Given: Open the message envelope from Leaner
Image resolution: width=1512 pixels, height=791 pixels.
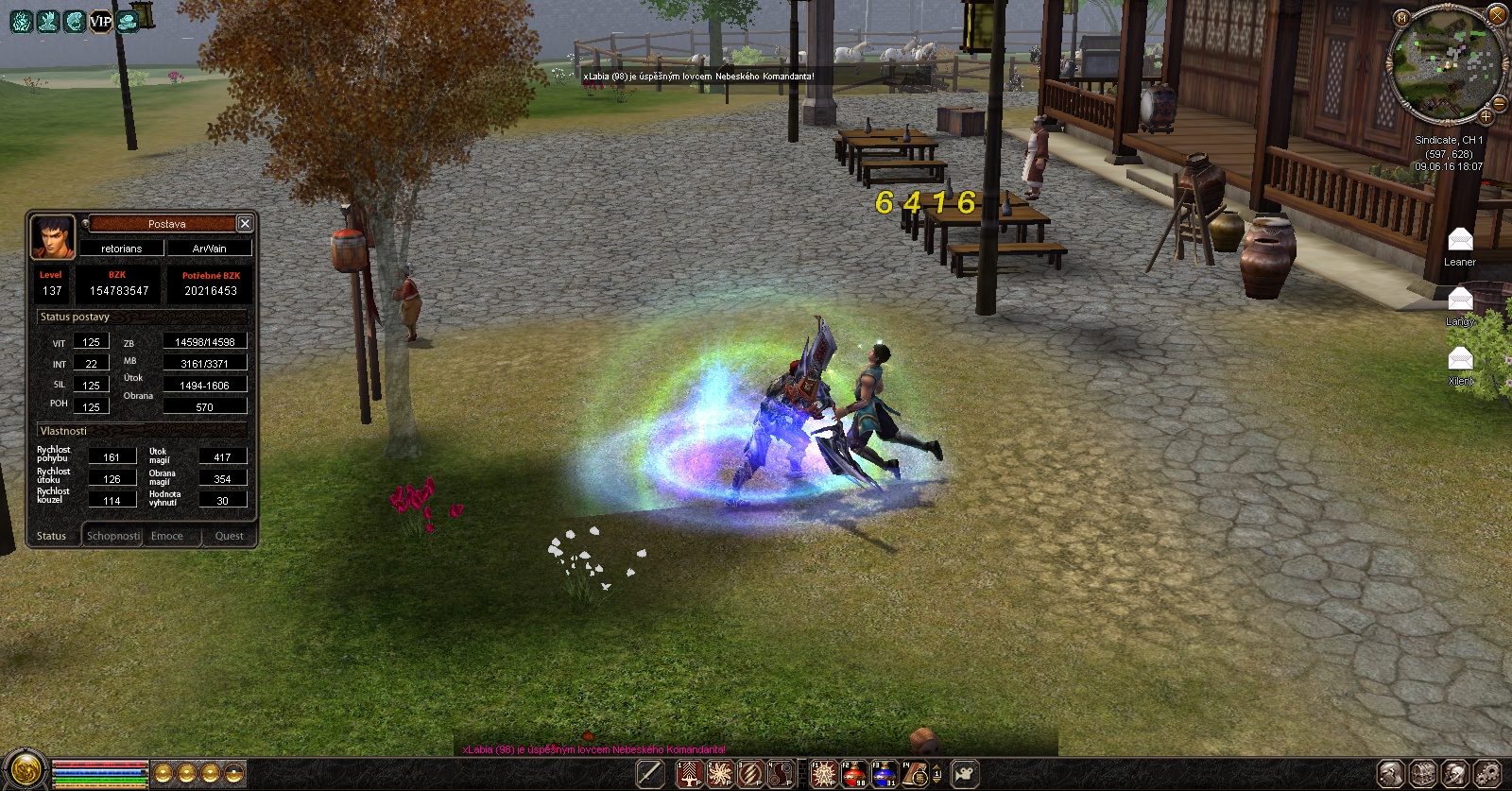Looking at the screenshot, I should (x=1460, y=239).
